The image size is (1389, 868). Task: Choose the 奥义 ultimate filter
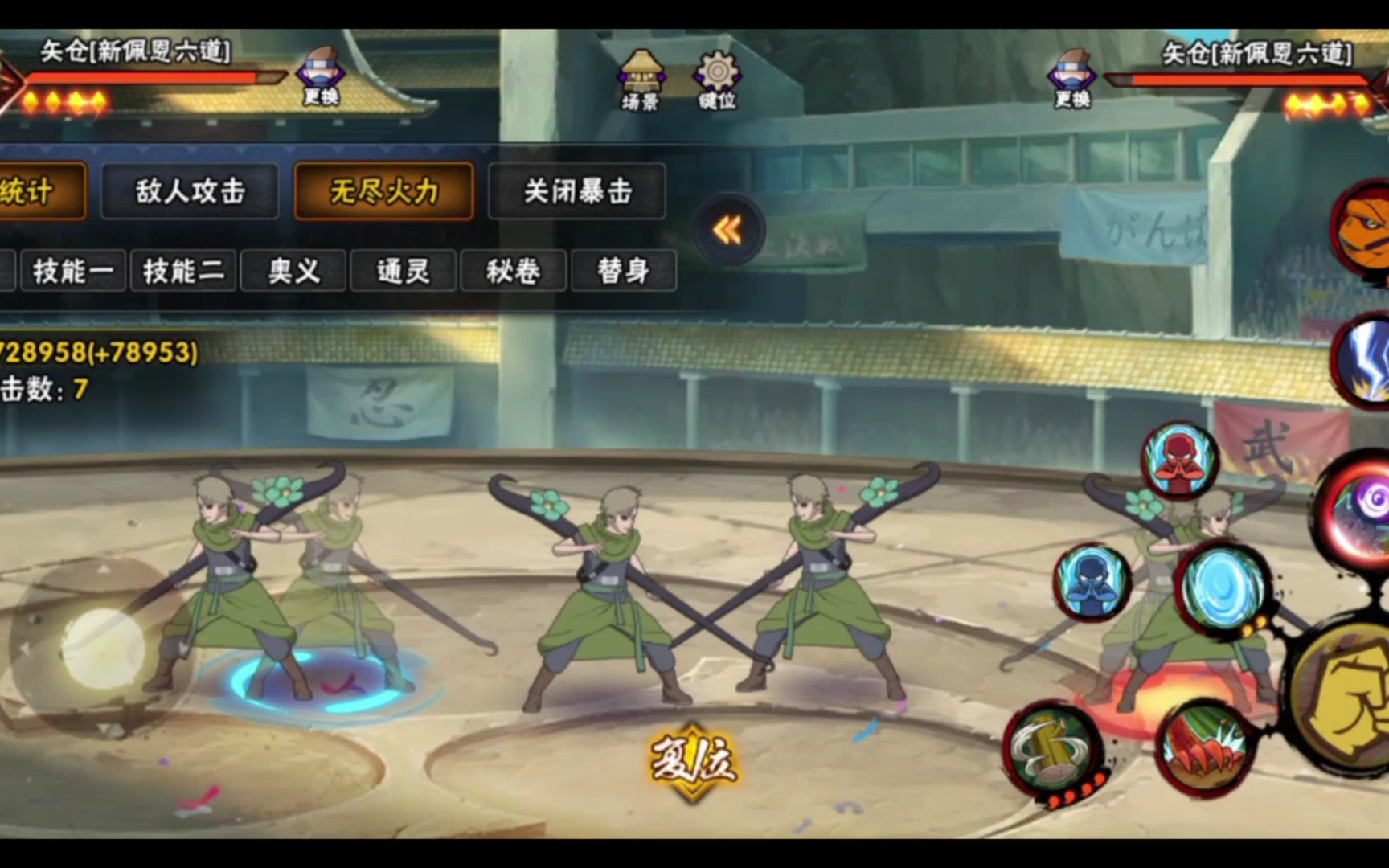click(293, 271)
